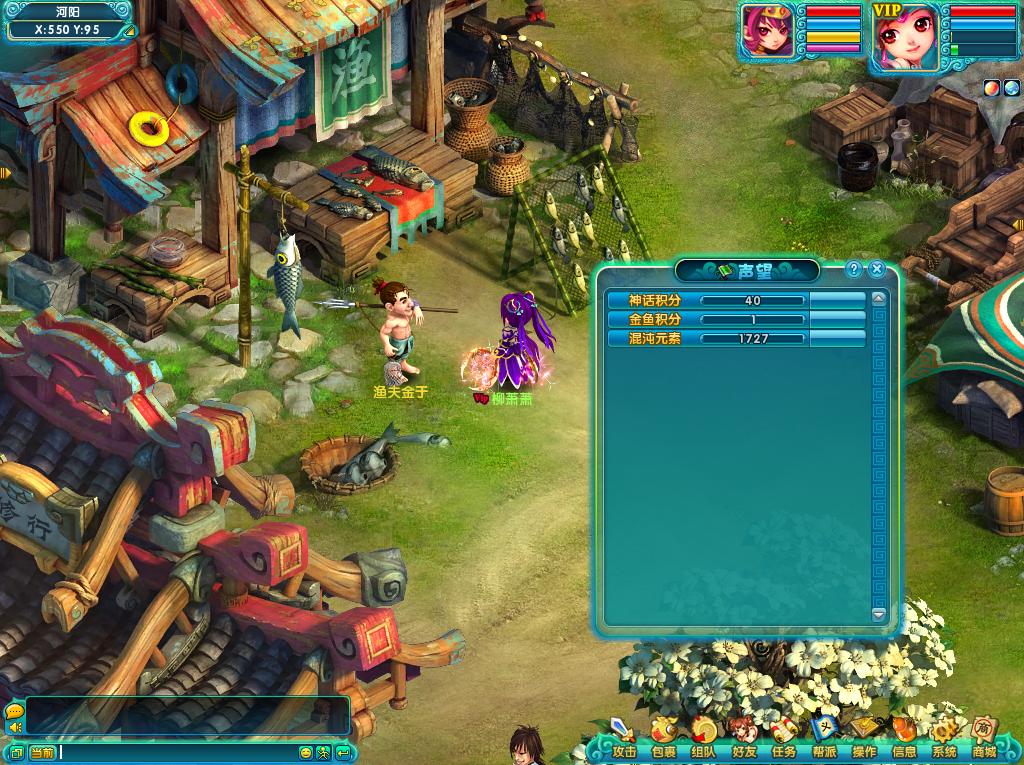The image size is (1024, 765).
Task: Open the smiley emoji picker
Action: coord(305,752)
